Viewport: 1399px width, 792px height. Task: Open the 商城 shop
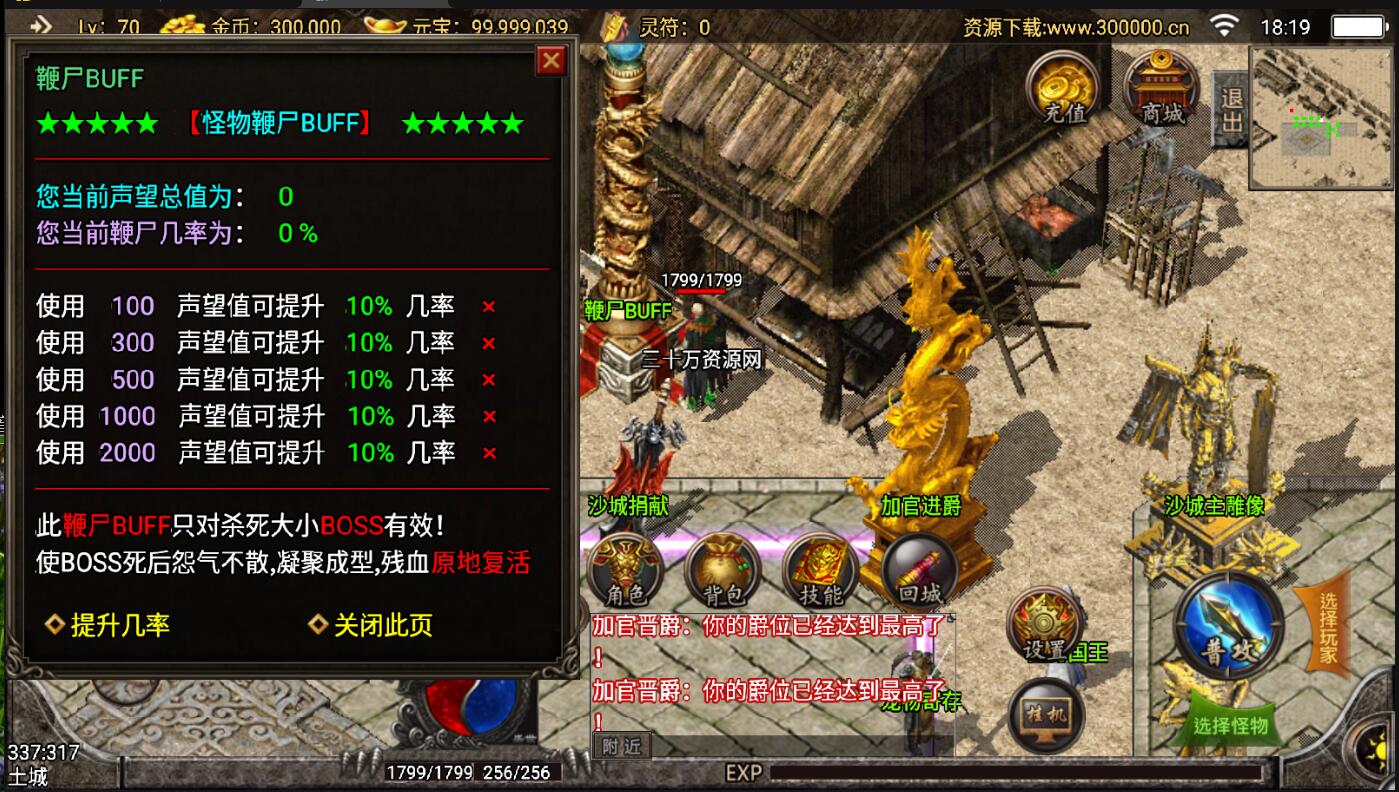click(1163, 88)
